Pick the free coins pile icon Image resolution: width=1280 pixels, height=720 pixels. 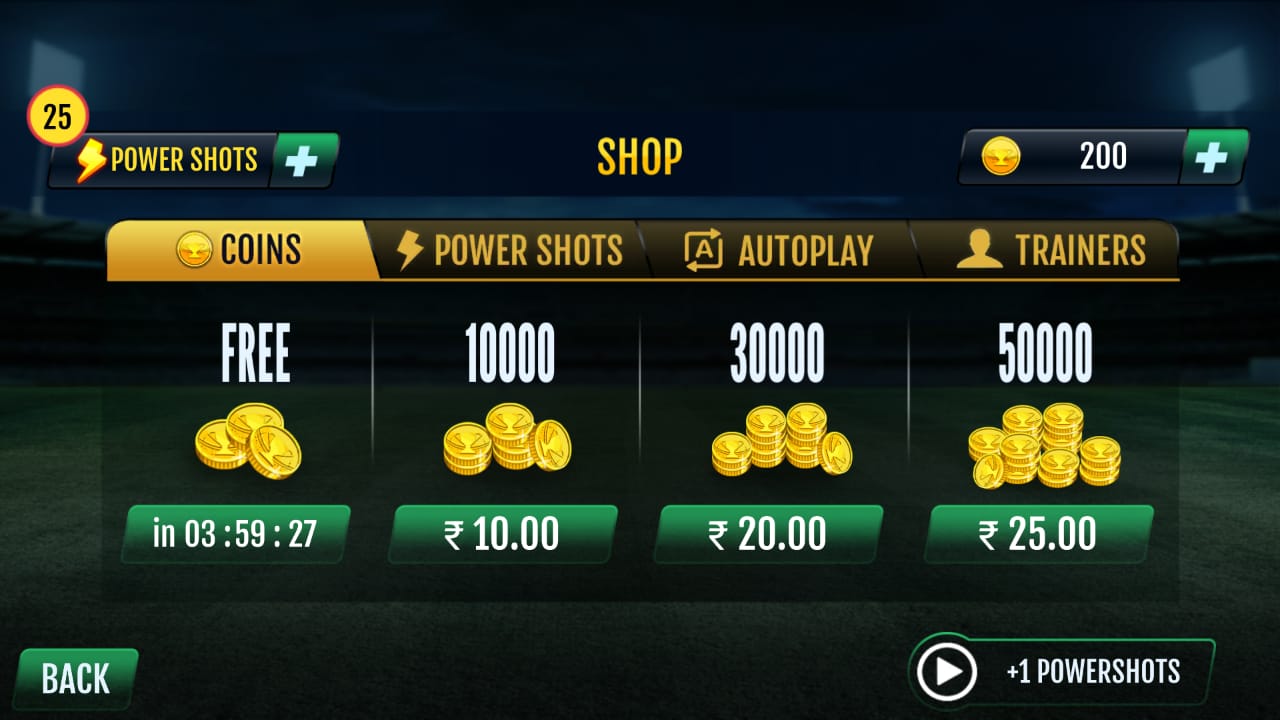[248, 440]
